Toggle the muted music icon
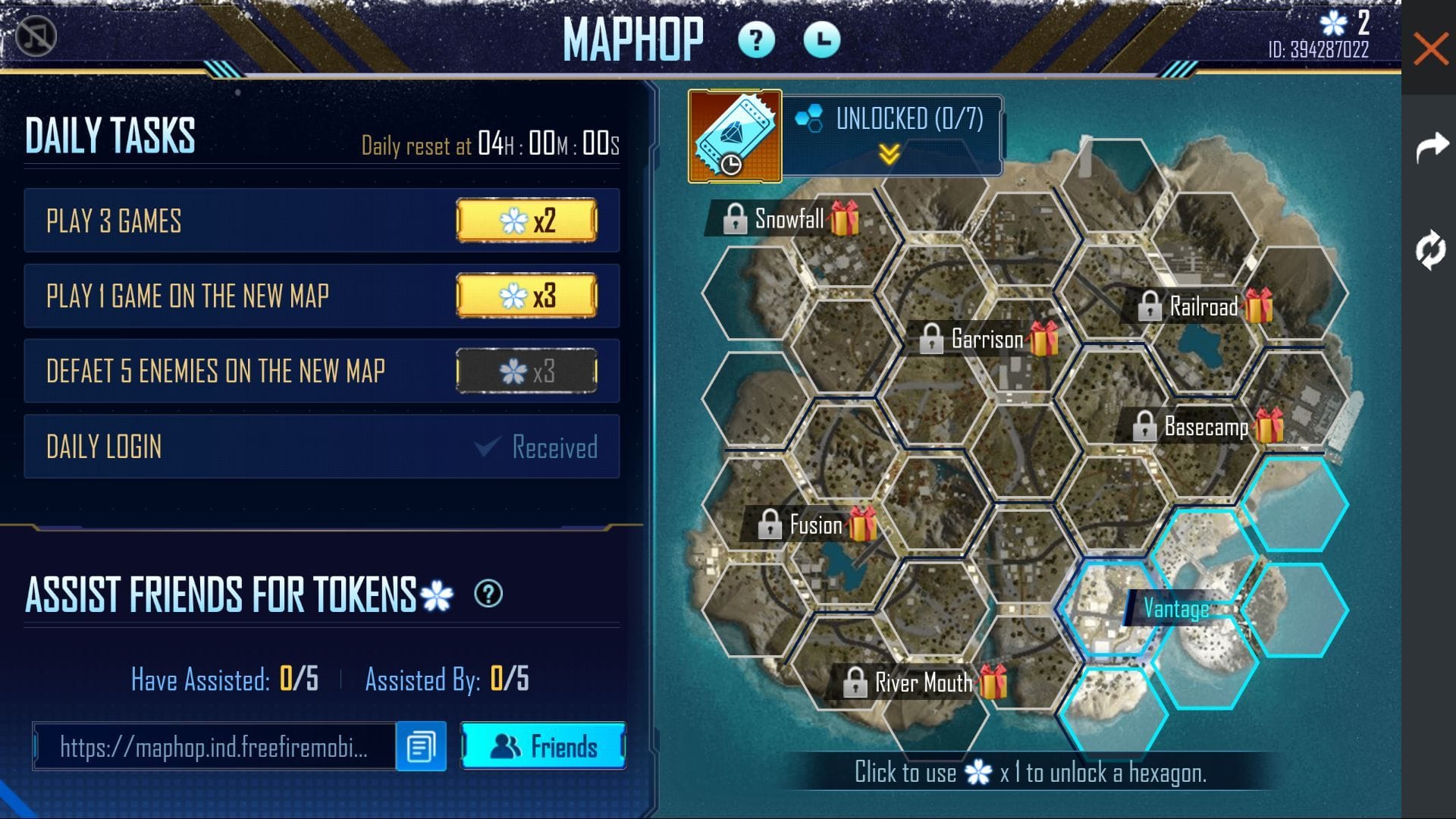The image size is (1456, 819). tap(36, 36)
